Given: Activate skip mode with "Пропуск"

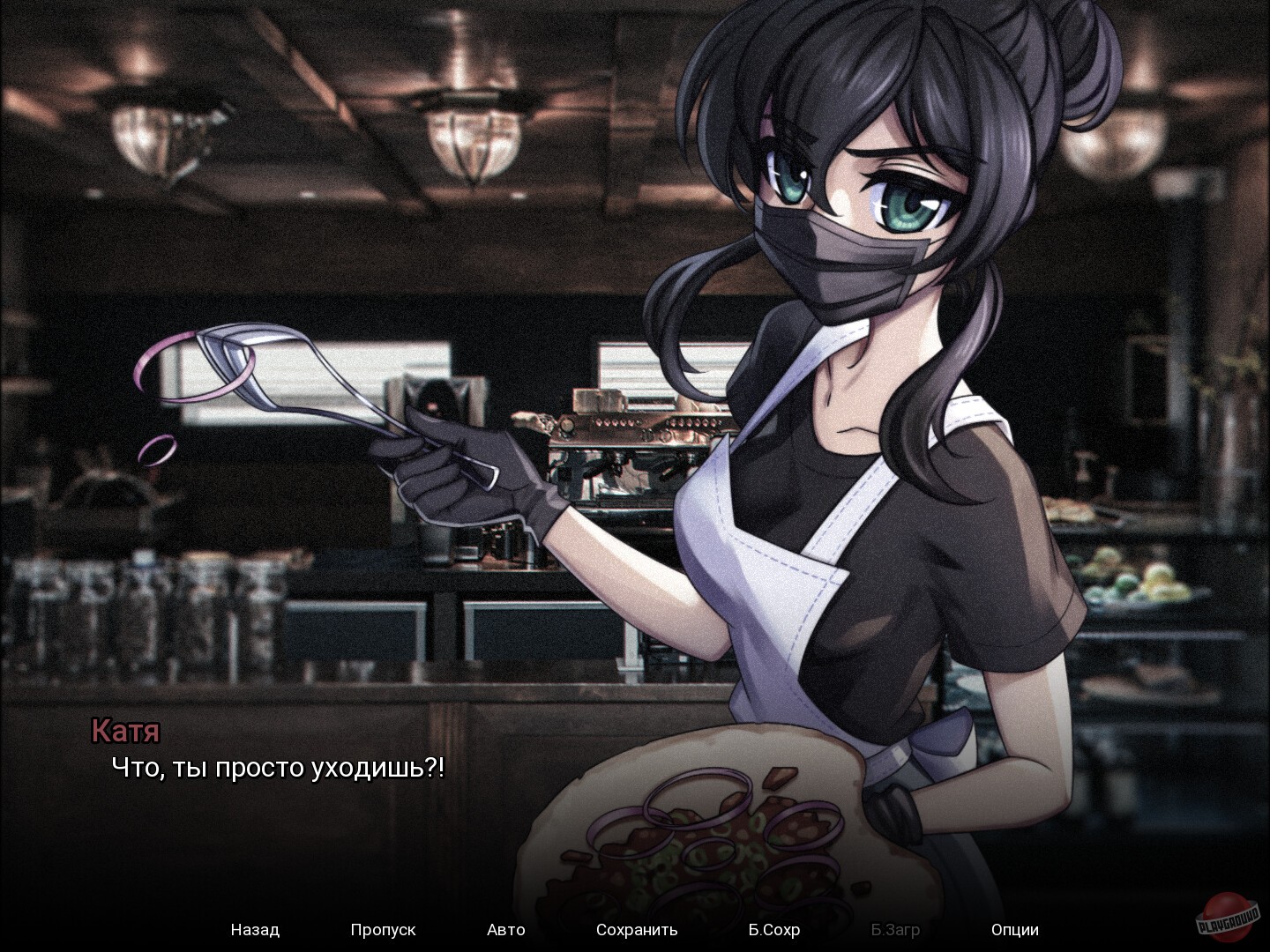Looking at the screenshot, I should (x=383, y=930).
